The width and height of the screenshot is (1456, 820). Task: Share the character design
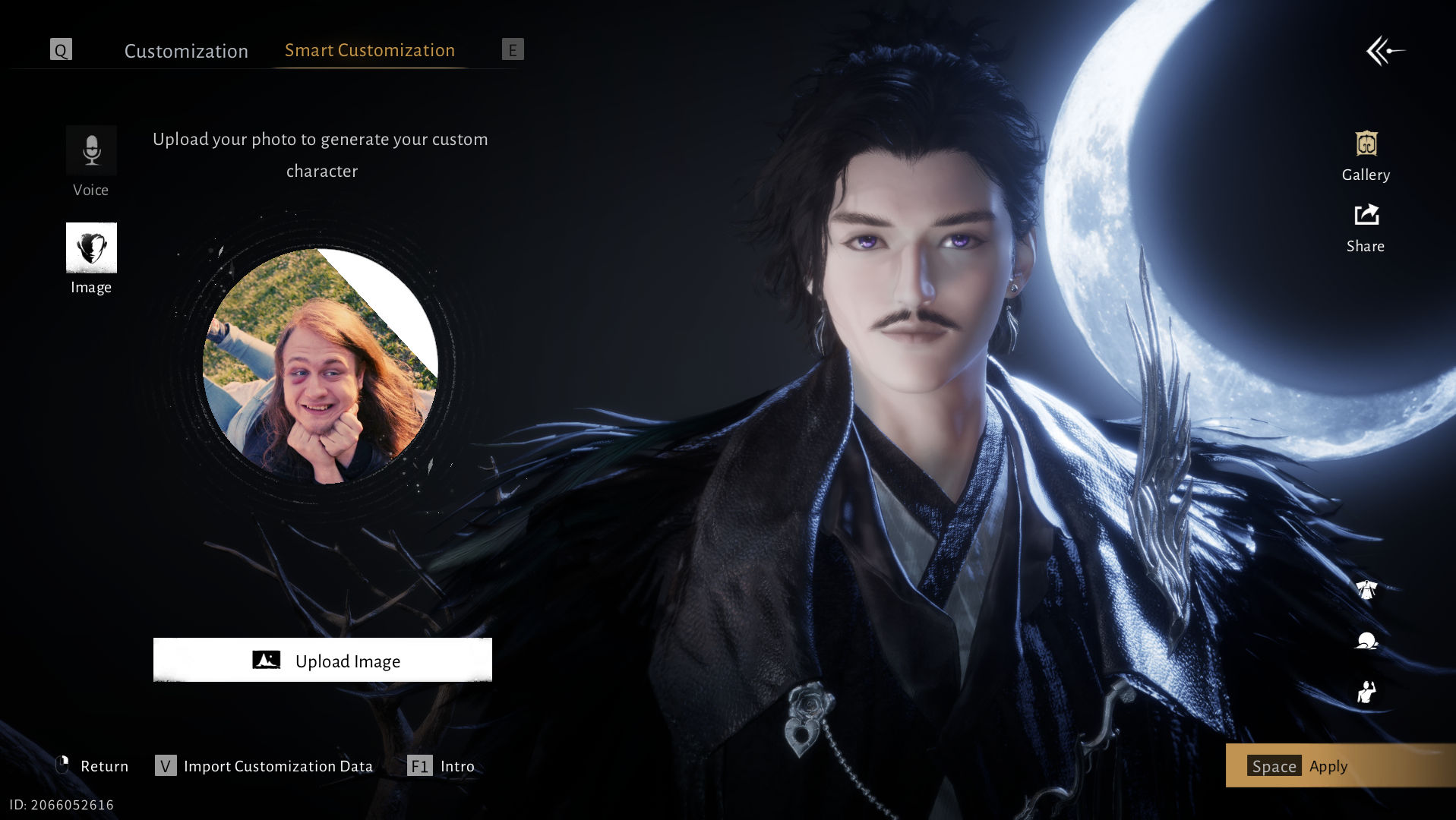[x=1366, y=228]
